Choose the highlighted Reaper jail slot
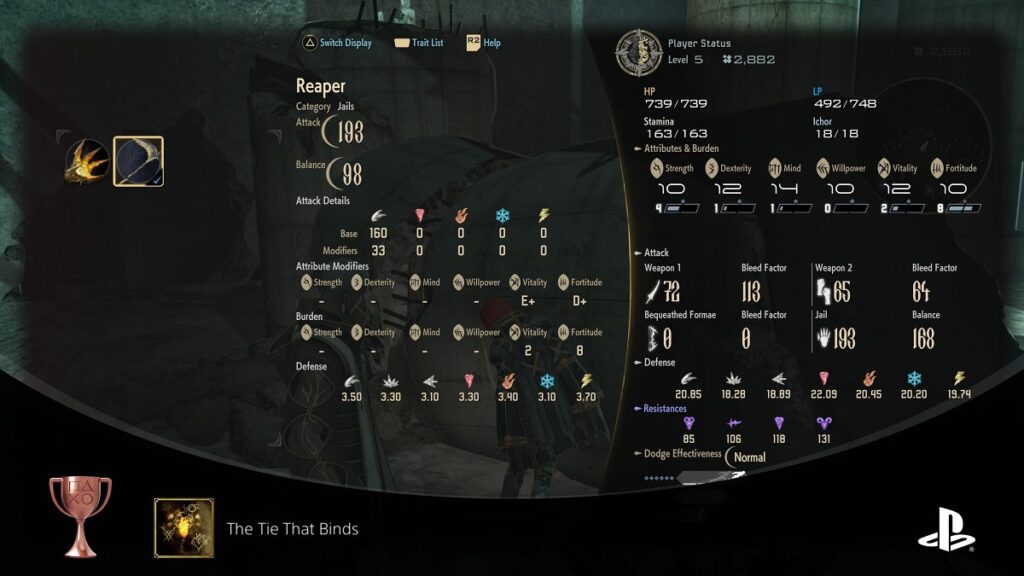The image size is (1024, 576). pyautogui.click(x=138, y=161)
